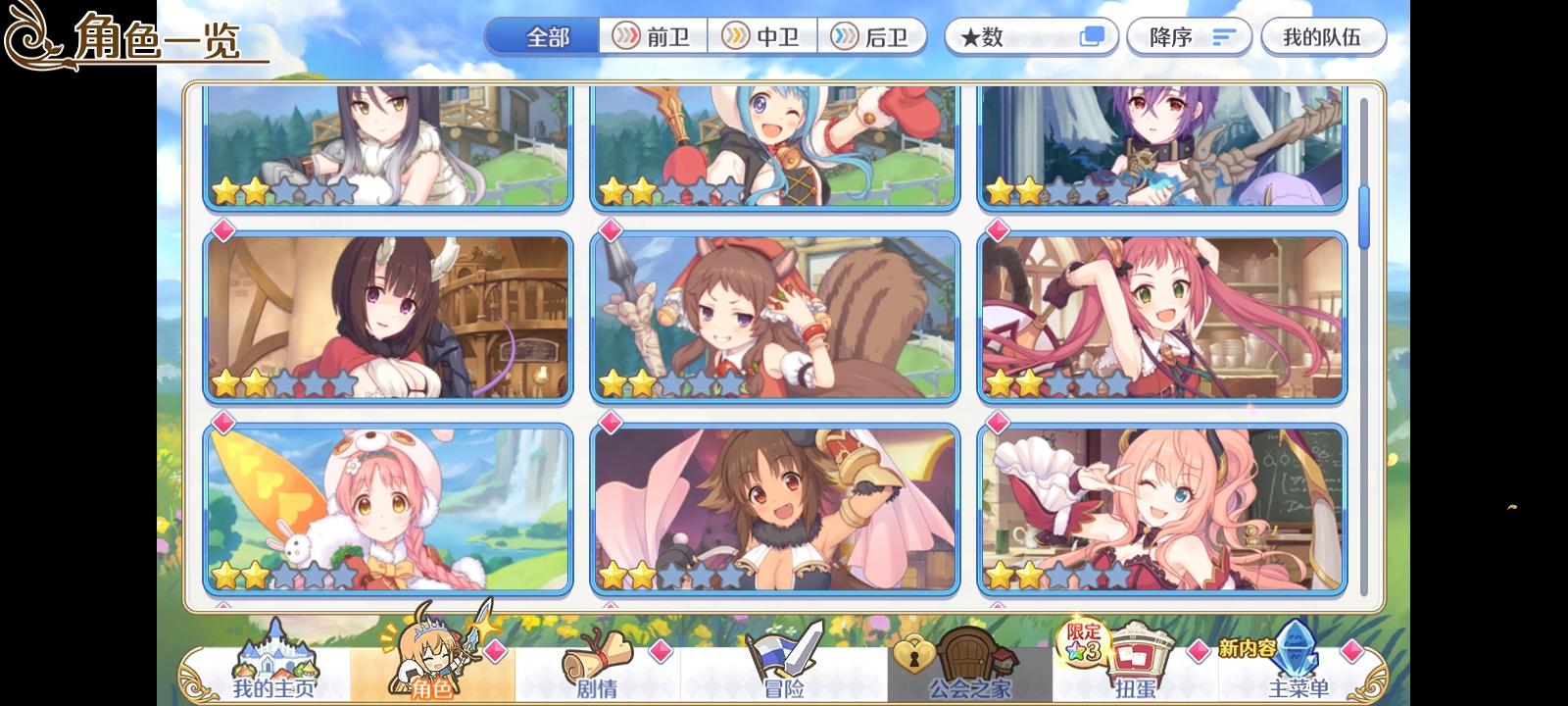Select the squirrel-tailed character card
Screen dimensions: 1568x706
tap(776, 315)
